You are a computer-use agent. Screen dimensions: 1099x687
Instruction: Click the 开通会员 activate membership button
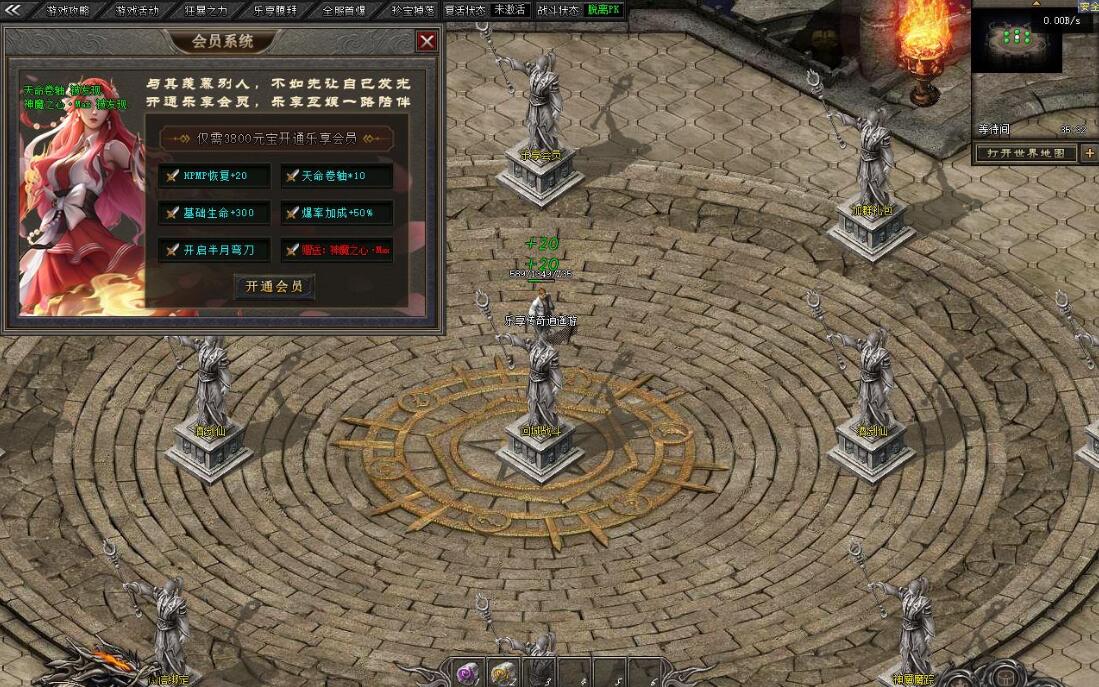(x=274, y=286)
